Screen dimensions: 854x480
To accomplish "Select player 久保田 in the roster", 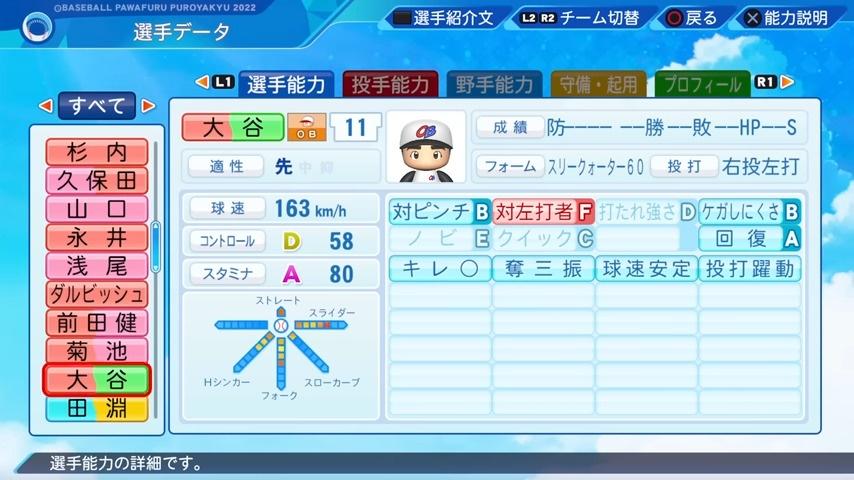I will click(x=97, y=181).
